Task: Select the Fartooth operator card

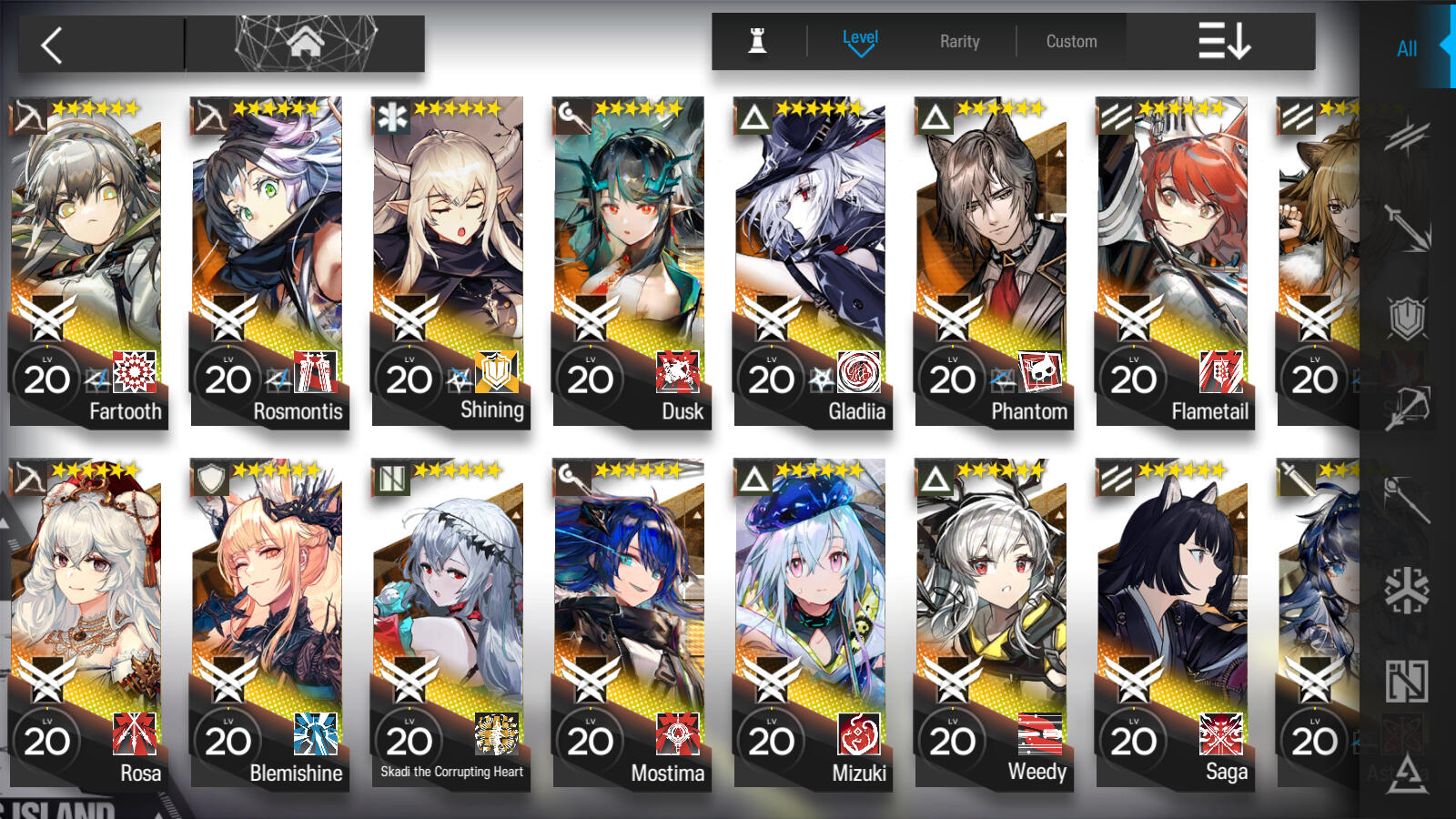Action: tap(87, 261)
